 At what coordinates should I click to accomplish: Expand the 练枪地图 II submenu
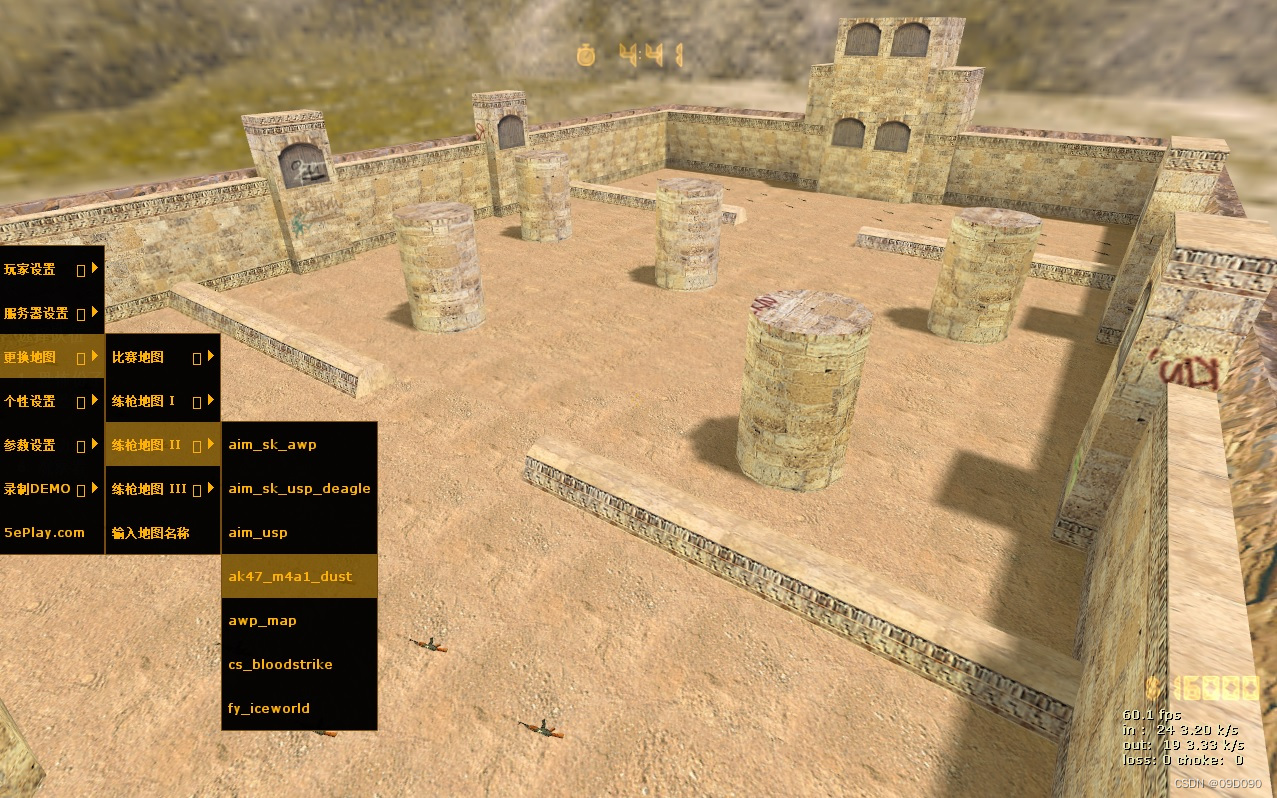point(162,445)
